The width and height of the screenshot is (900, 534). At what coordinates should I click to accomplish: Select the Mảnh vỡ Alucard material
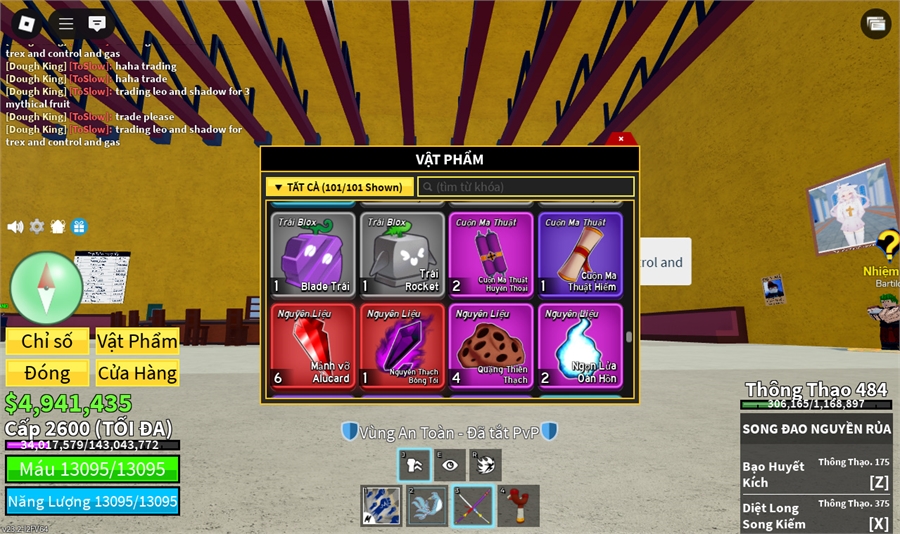pos(313,346)
